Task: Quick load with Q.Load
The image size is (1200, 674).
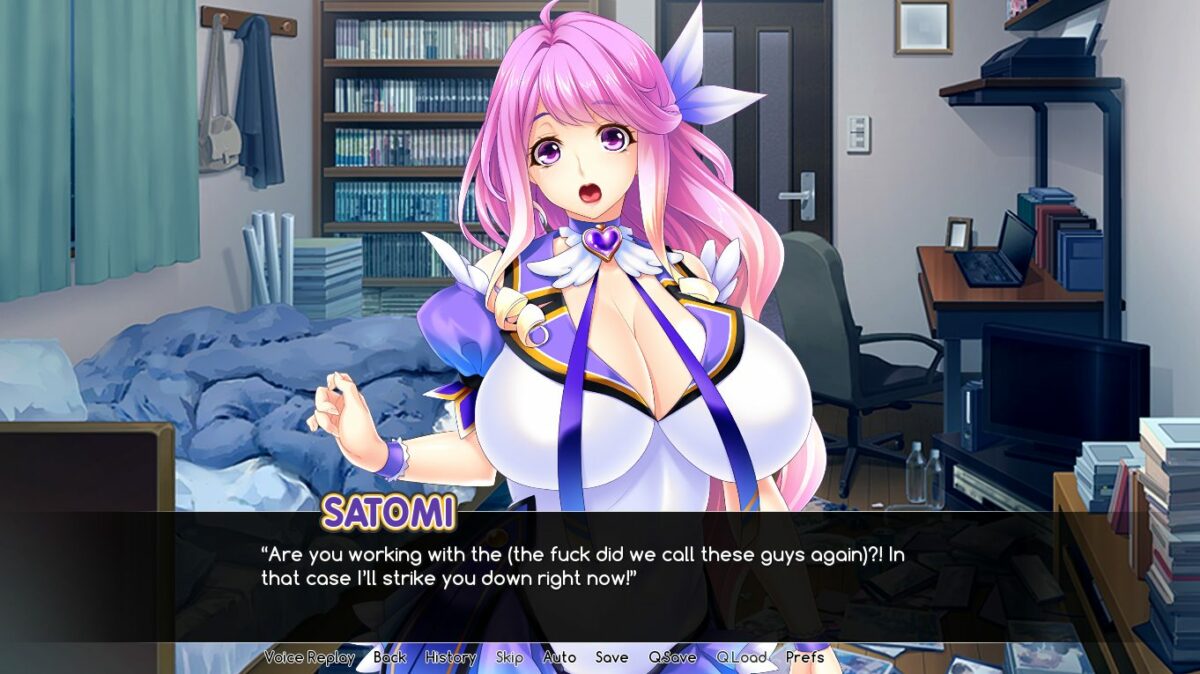Action: point(741,657)
